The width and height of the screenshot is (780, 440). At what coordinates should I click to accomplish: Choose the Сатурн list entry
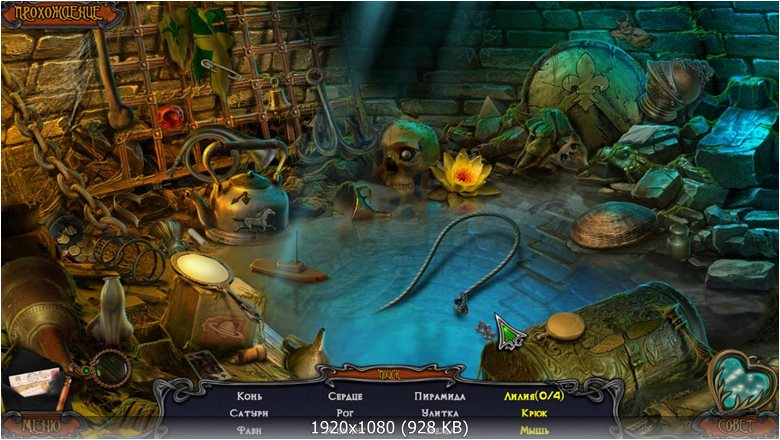249,412
